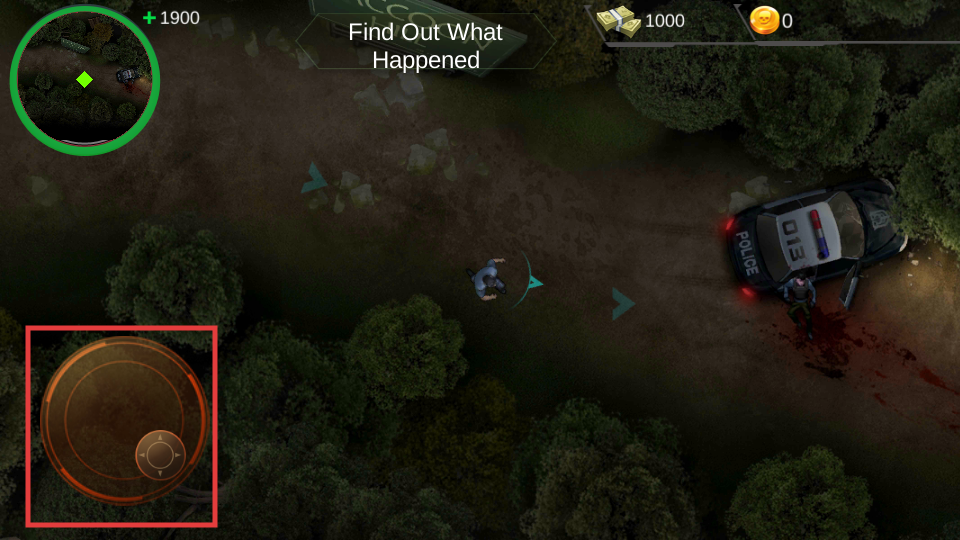Screen dimensions: 960x540
Task: Tap the virtual joystick thumb knob
Action: pos(160,455)
